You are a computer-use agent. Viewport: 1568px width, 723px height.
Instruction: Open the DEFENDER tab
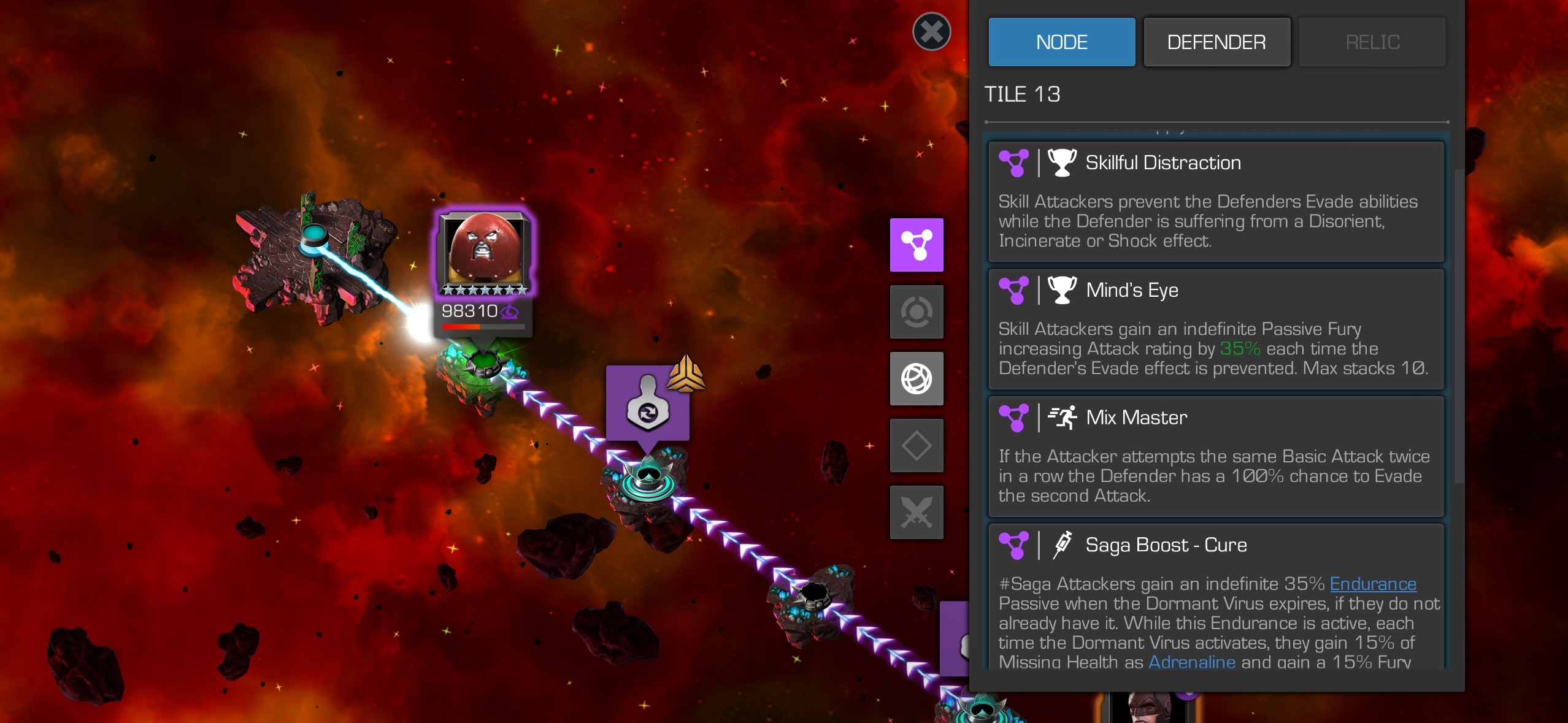click(1216, 42)
